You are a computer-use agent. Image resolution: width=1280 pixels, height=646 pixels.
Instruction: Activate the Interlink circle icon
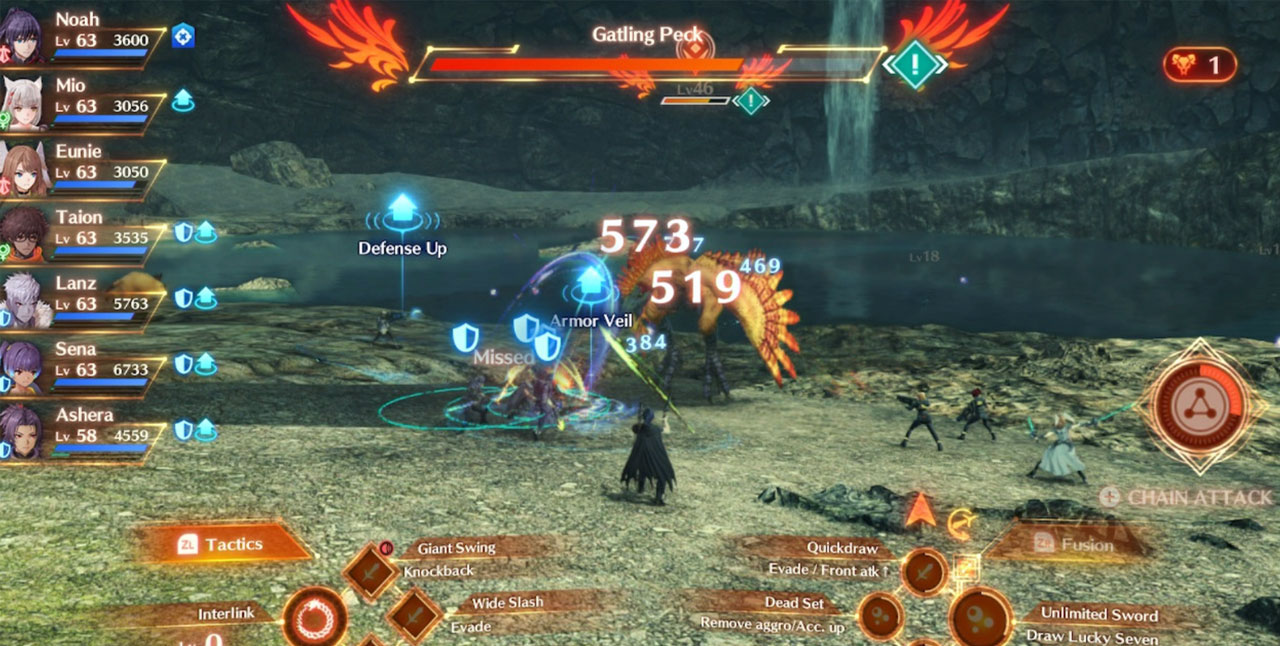tap(315, 617)
